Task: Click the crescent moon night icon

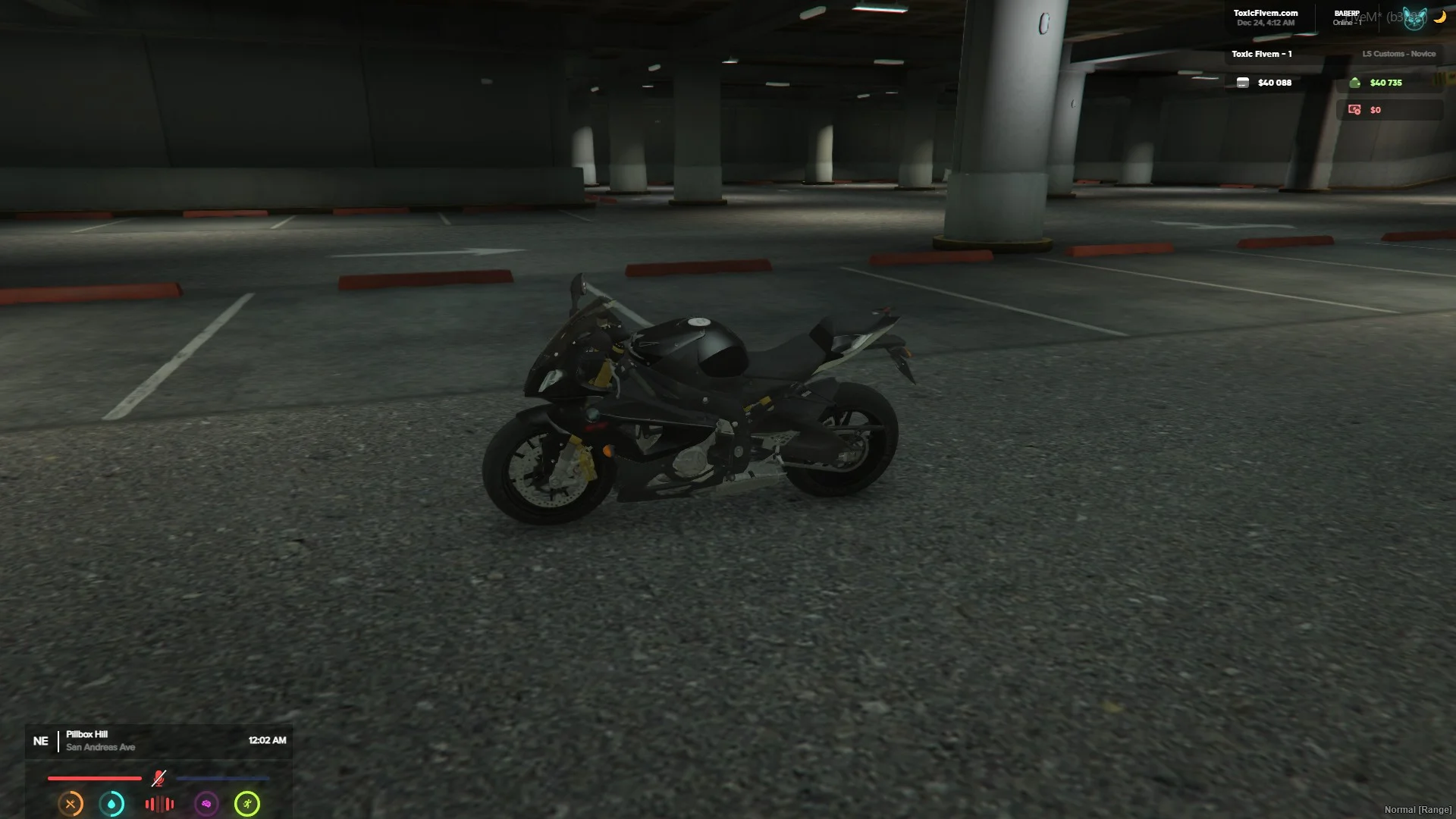Action: (1439, 17)
